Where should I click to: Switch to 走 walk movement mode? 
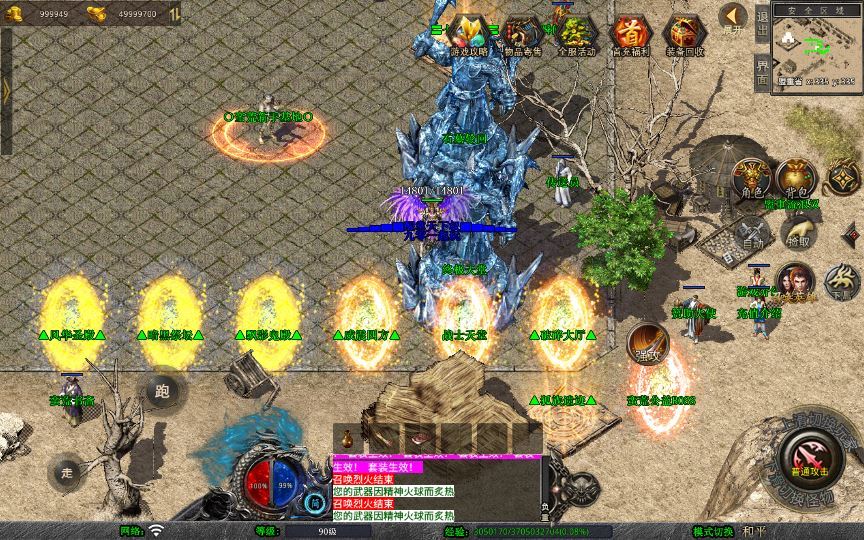[68, 471]
